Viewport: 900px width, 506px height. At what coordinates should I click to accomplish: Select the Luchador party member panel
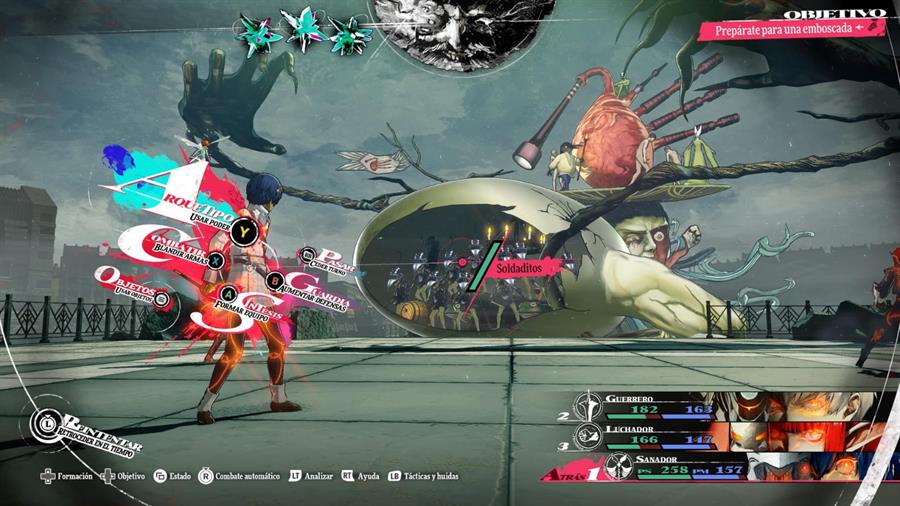740,436
